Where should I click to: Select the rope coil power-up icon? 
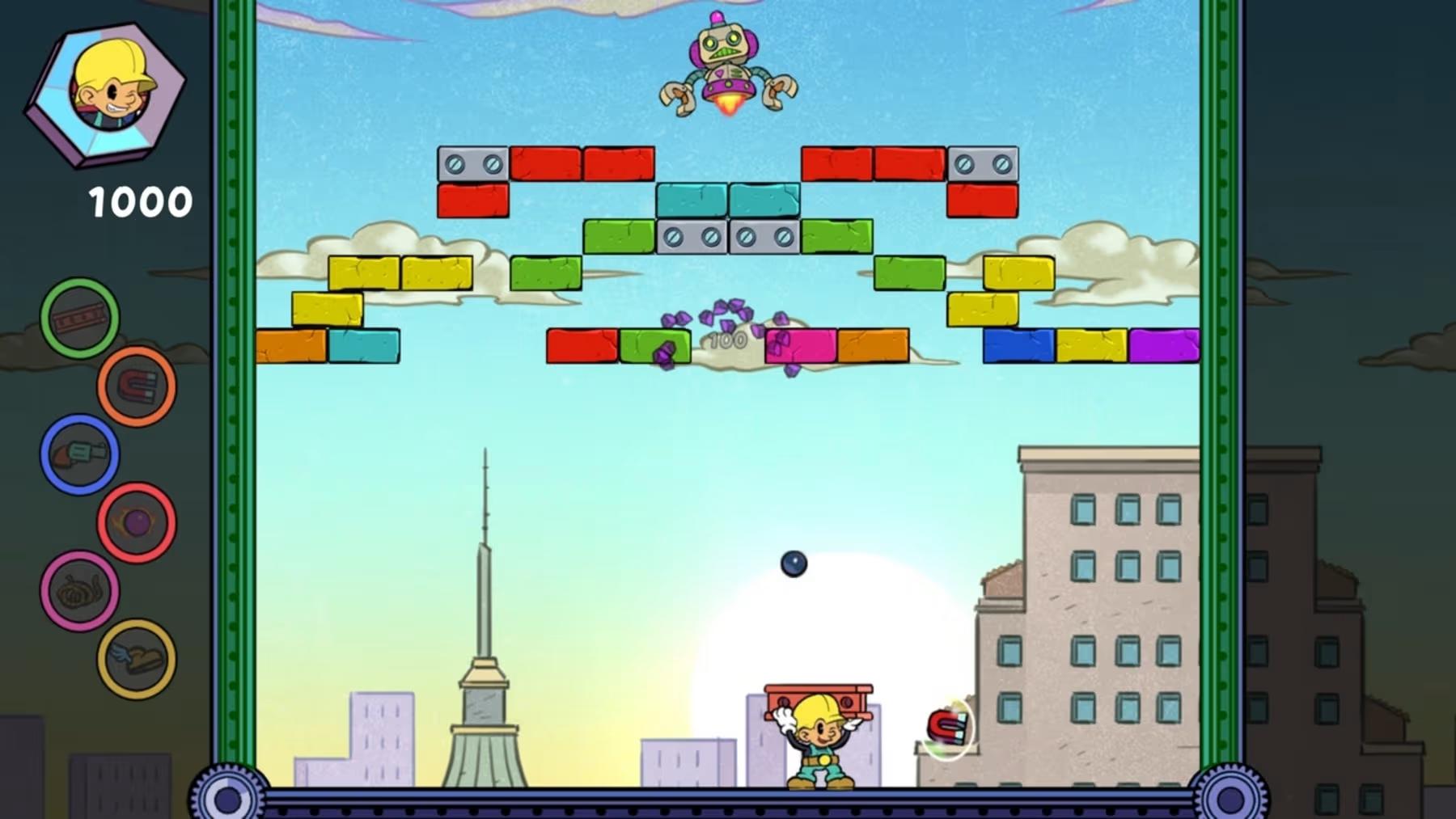(x=81, y=589)
